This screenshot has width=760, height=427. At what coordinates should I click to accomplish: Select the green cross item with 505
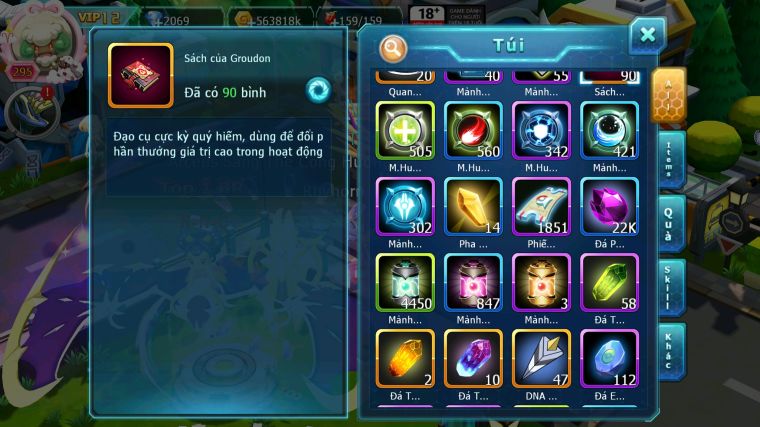[x=405, y=131]
